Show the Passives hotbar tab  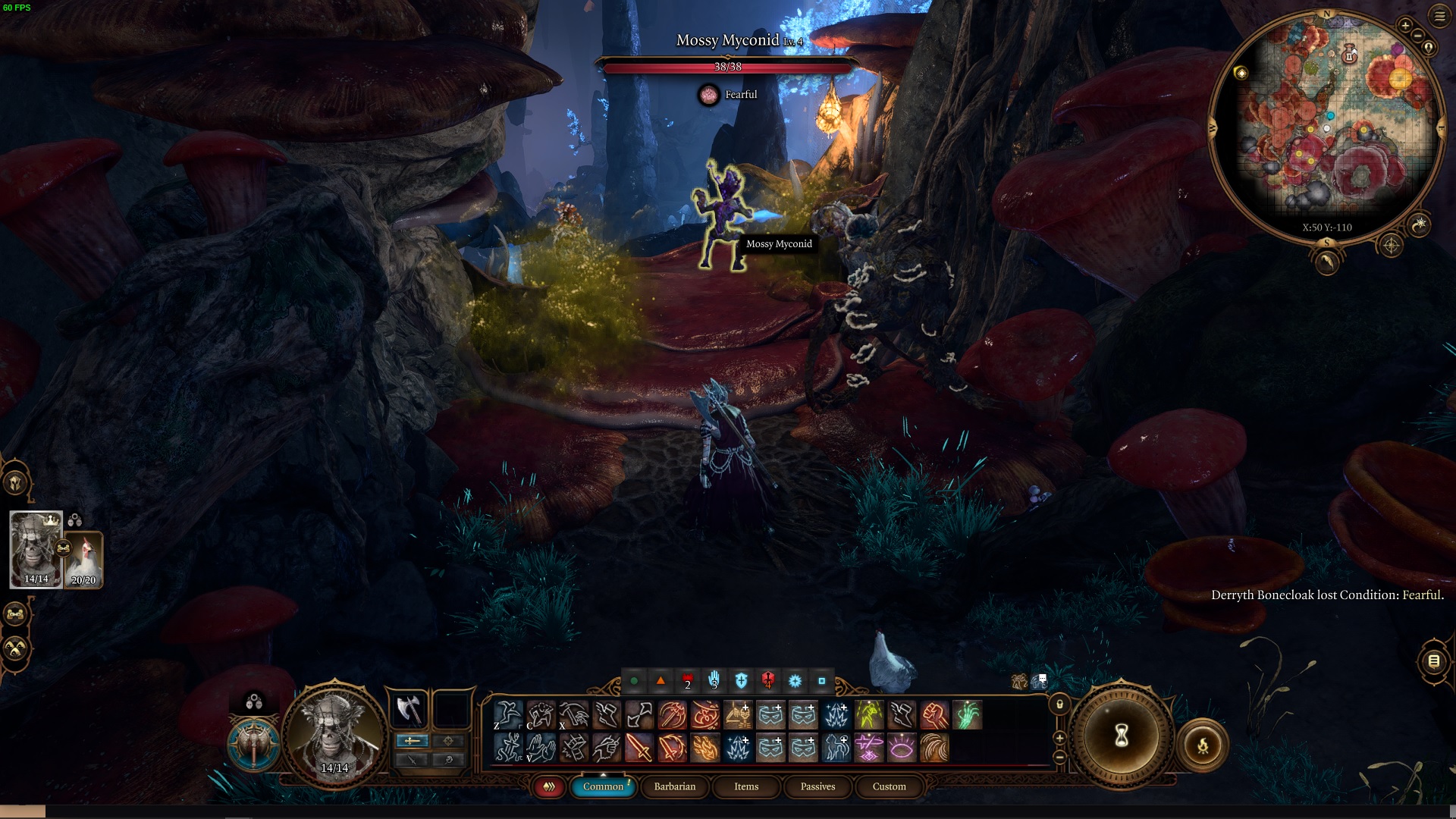817,786
